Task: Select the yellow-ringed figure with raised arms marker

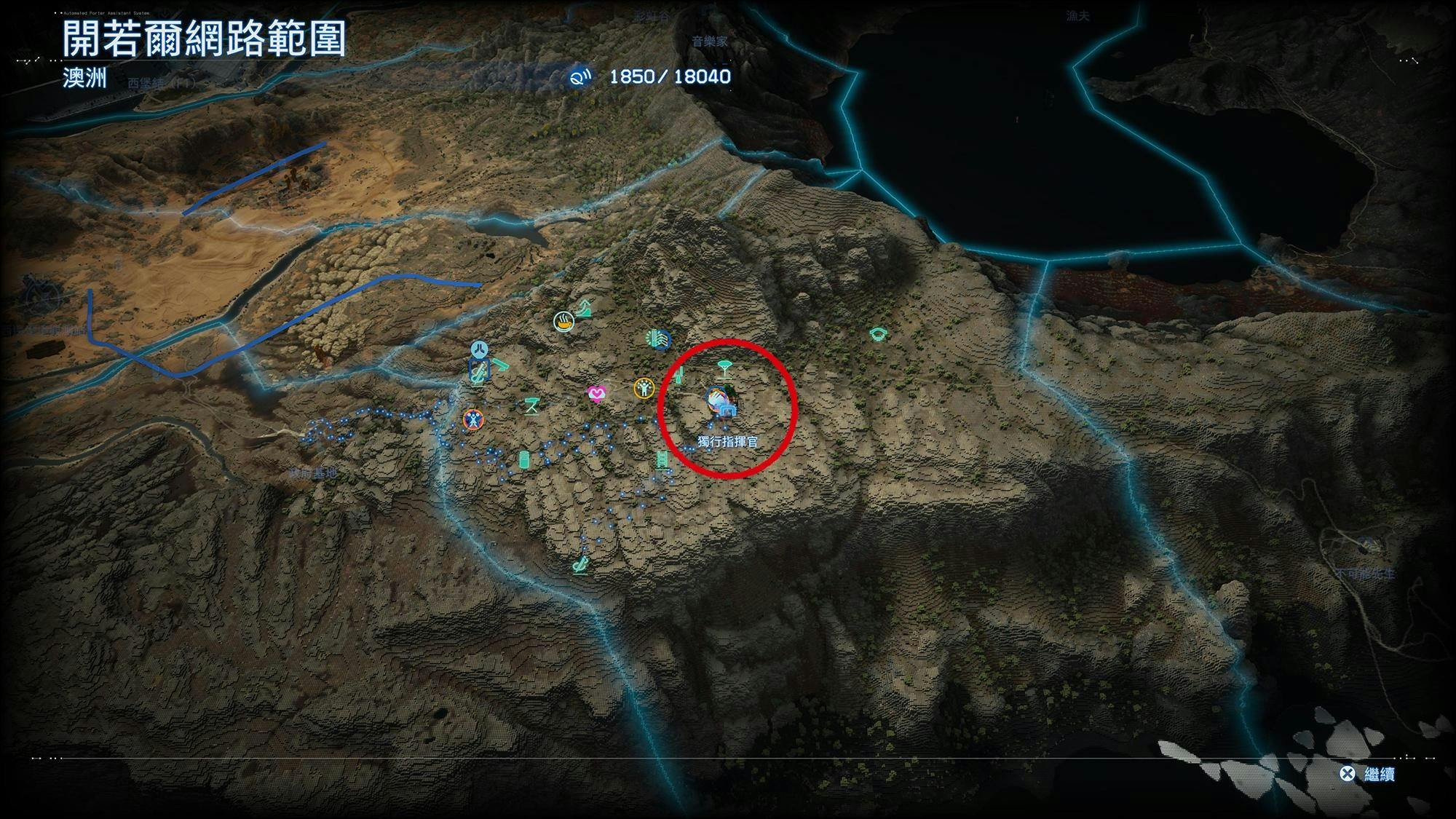Action: 644,389
